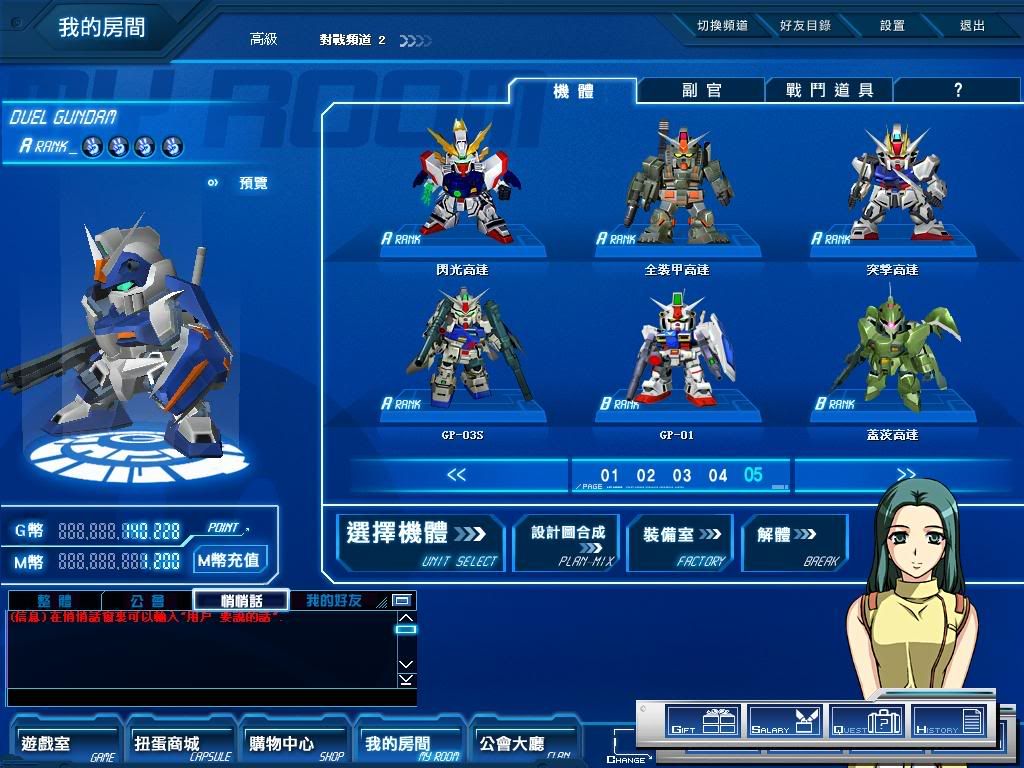Switch to the 副官 tab
The image size is (1024, 768).
click(x=701, y=90)
